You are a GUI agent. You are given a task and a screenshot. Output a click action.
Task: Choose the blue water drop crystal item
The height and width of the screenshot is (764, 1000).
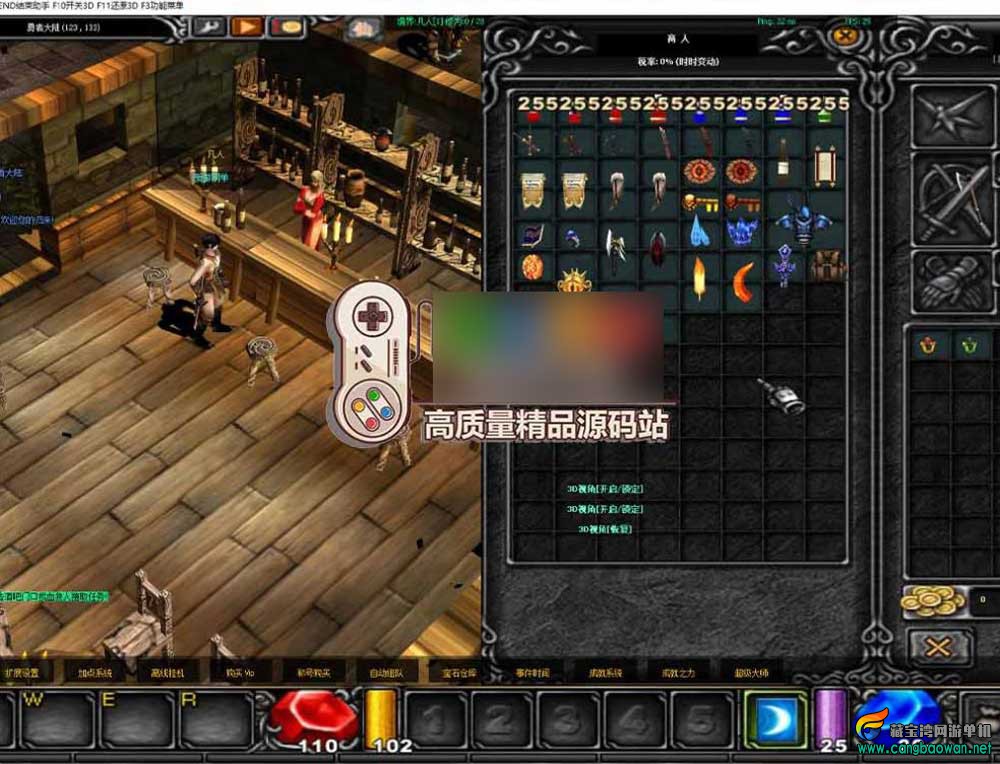699,232
